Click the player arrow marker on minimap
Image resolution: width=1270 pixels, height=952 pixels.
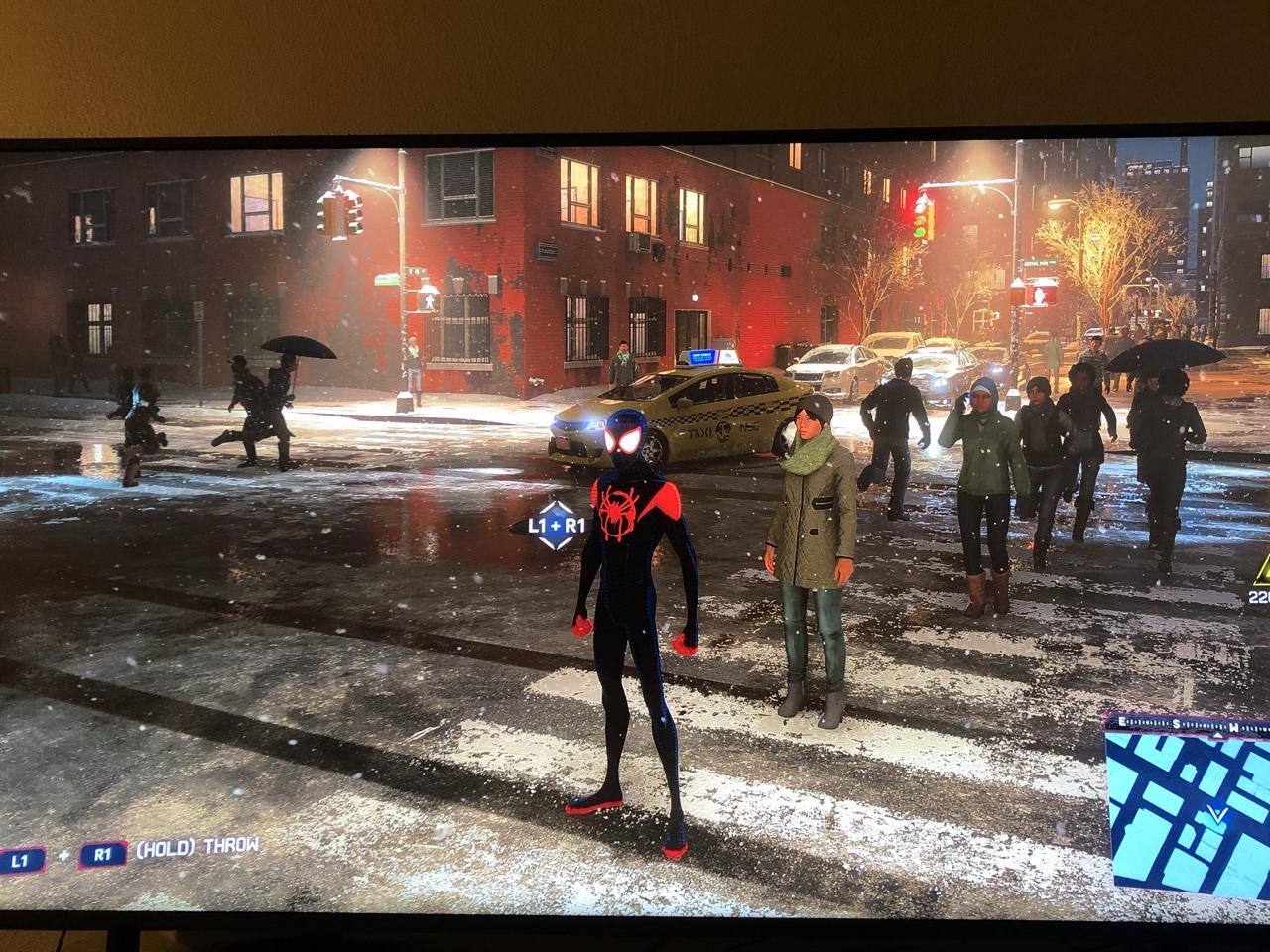(1218, 815)
